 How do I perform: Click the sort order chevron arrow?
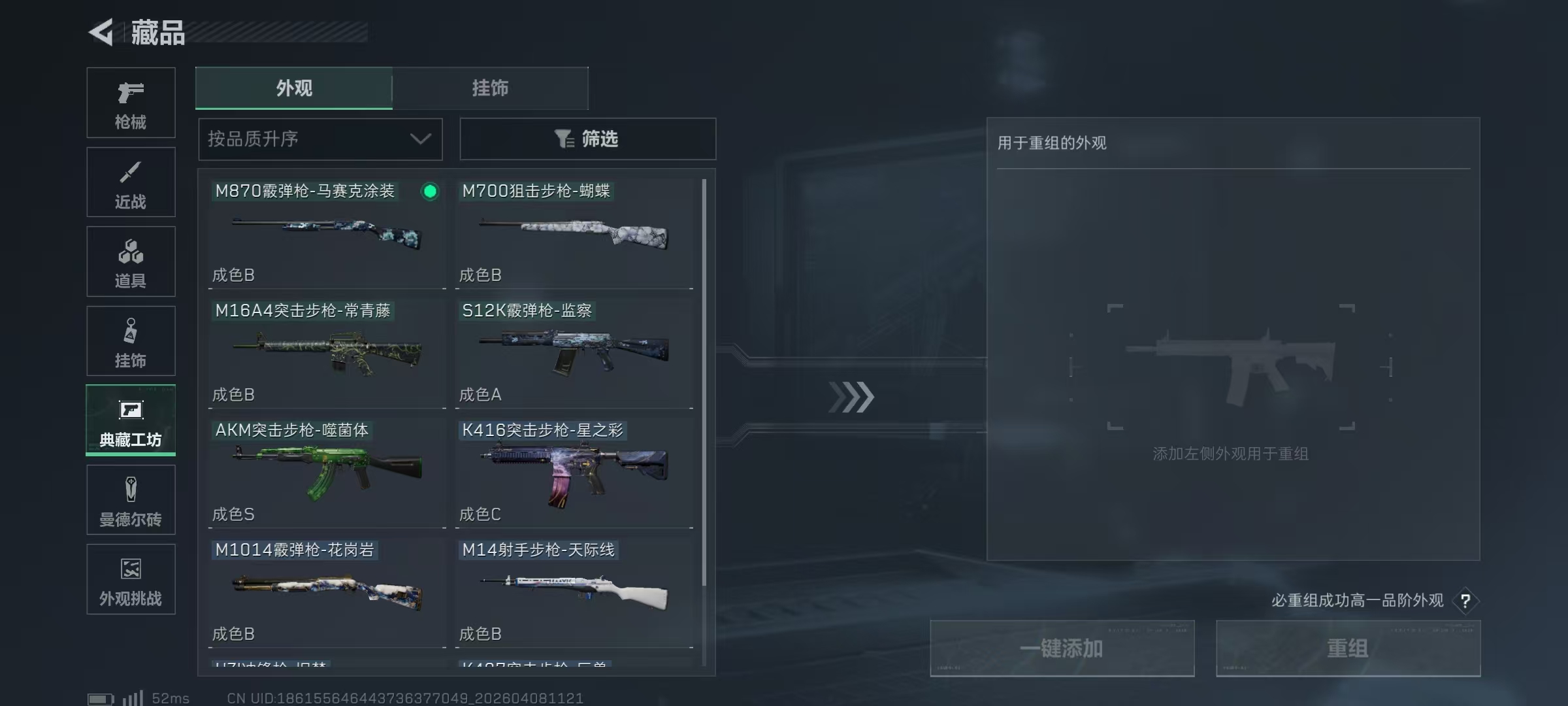(420, 139)
